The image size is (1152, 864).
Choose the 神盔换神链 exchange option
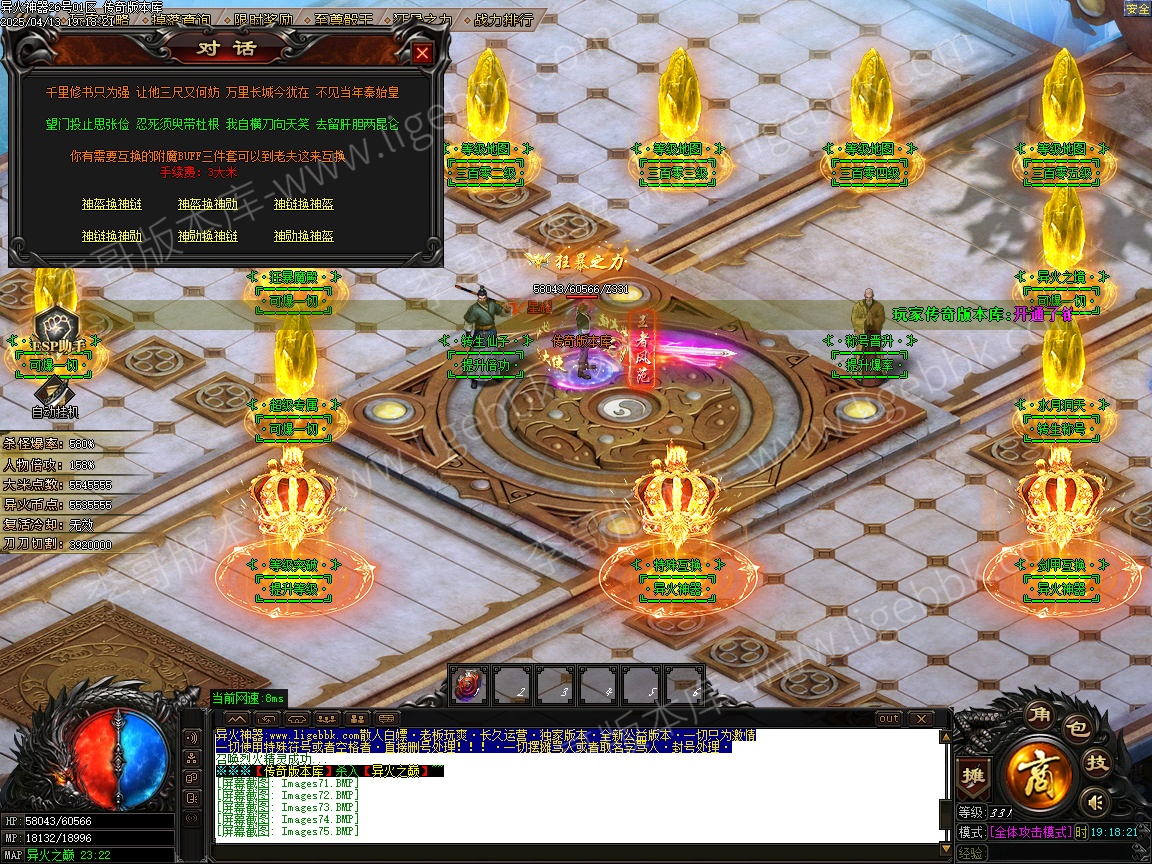(111, 204)
